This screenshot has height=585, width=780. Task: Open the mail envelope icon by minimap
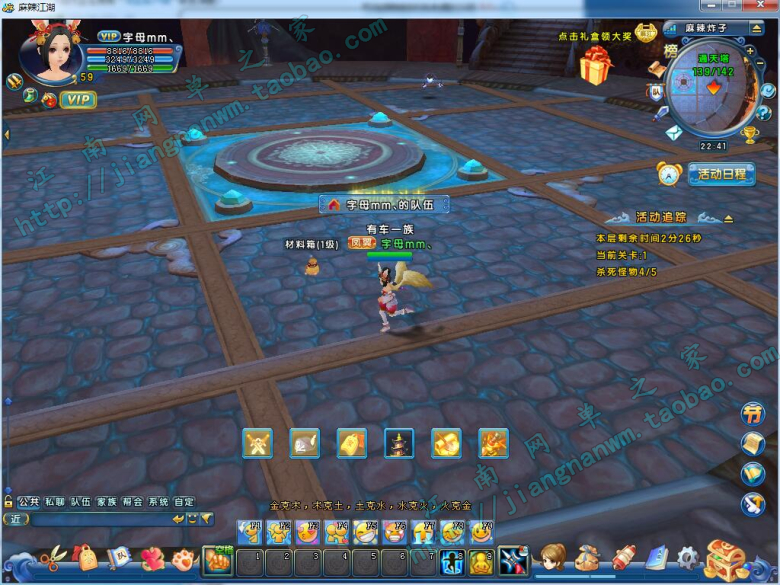pos(673,132)
